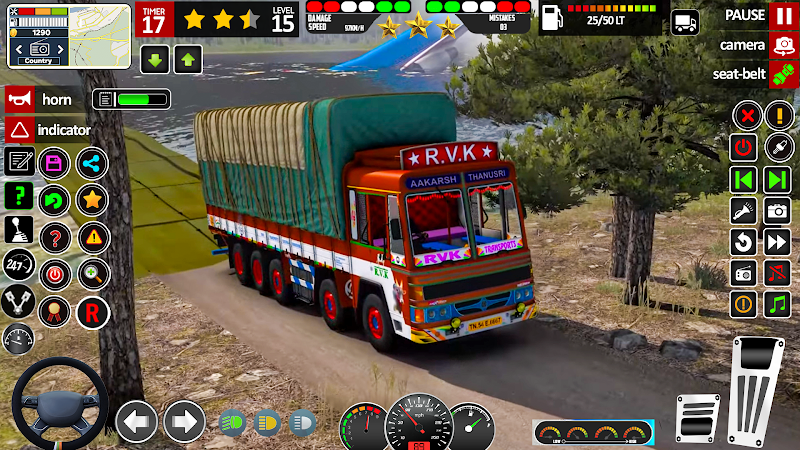Screen dimensions: 800x450
Task: Steer right with the right arrow button
Action: (184, 421)
